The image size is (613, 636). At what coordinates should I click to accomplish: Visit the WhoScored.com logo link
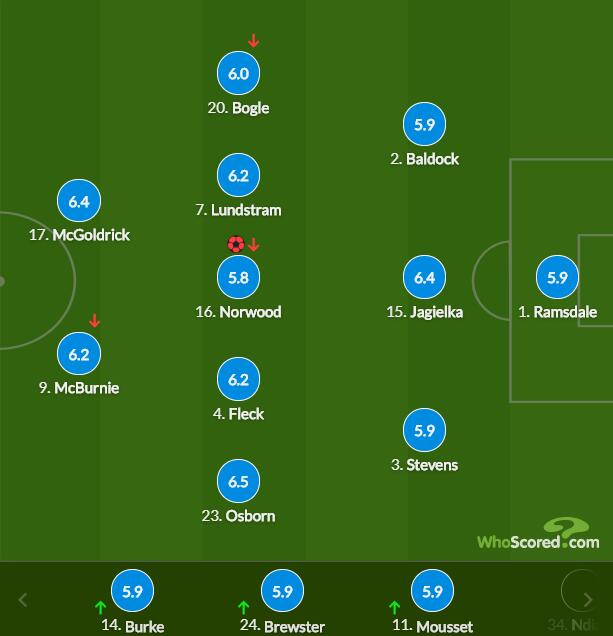538,535
